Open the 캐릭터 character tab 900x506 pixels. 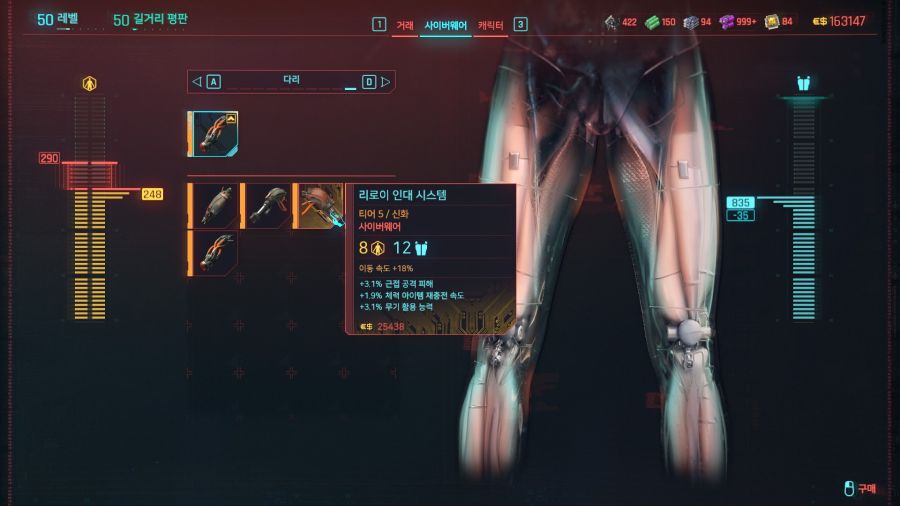[x=490, y=24]
